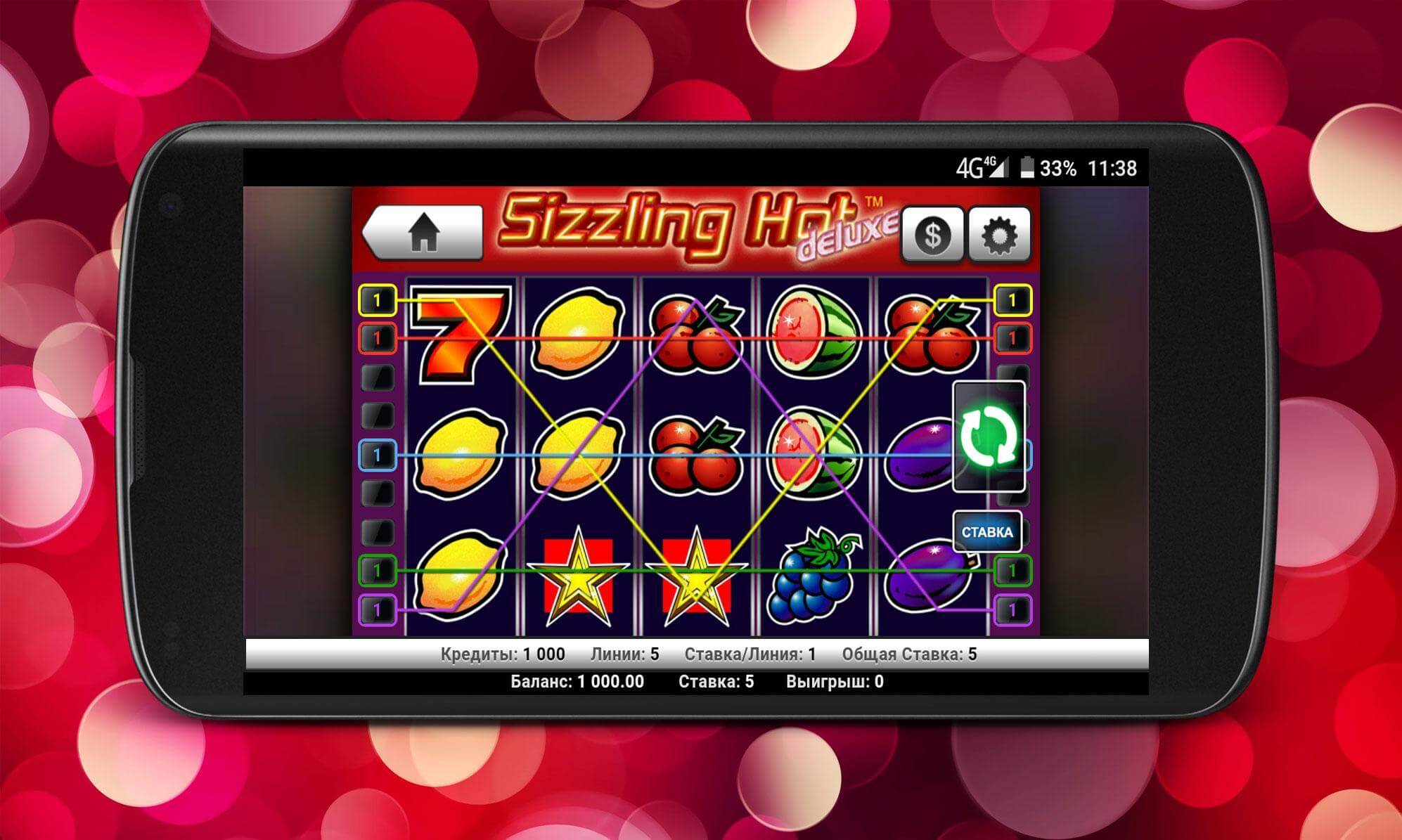Spin the reels with the green arrows button
The width and height of the screenshot is (1402, 840).
click(989, 437)
